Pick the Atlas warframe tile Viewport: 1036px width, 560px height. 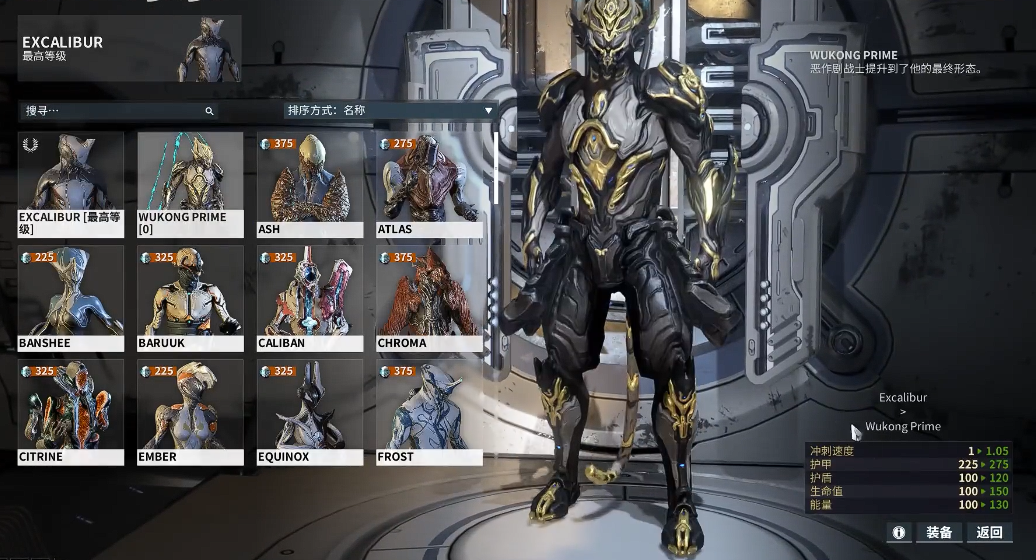pyautogui.click(x=429, y=185)
